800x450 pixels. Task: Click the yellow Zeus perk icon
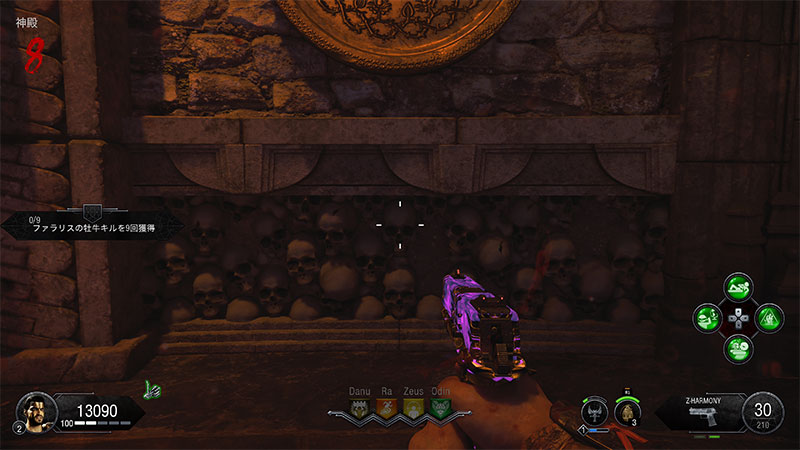(x=412, y=408)
